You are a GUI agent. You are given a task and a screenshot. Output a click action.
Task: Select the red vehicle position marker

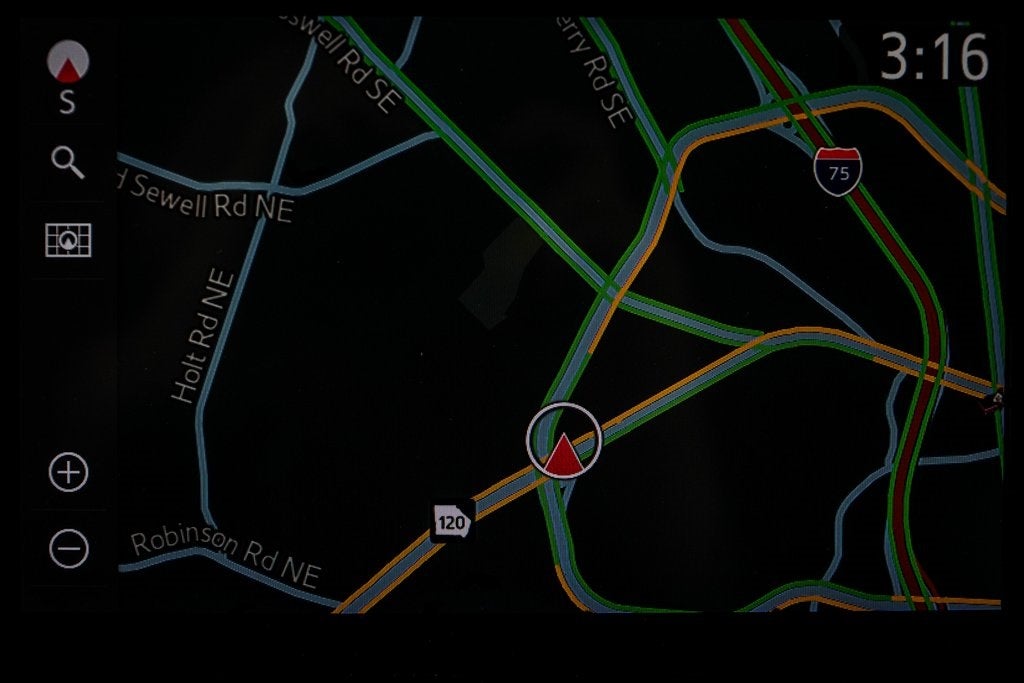tap(563, 441)
